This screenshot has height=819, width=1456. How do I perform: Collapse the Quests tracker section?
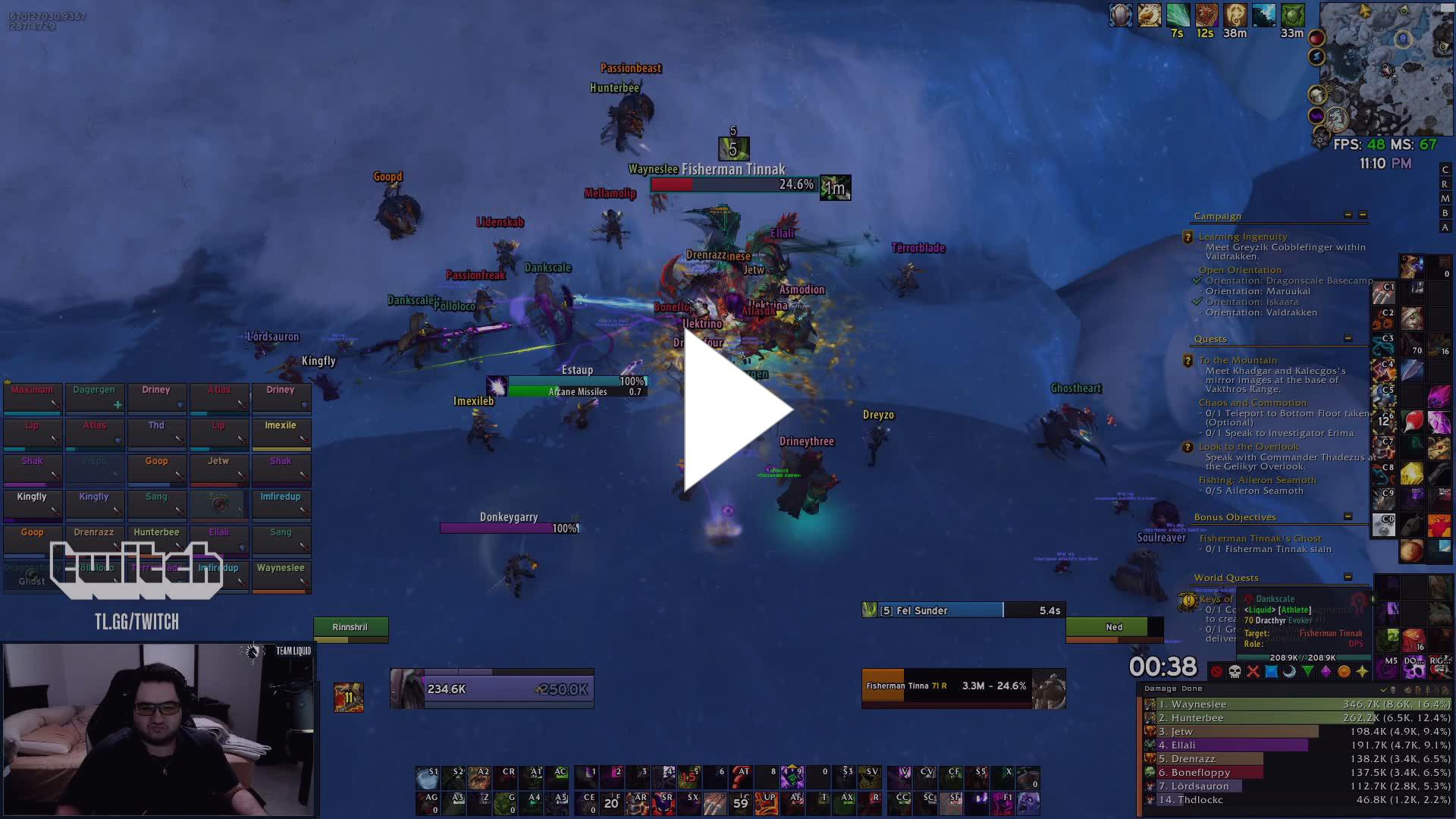(1348, 338)
